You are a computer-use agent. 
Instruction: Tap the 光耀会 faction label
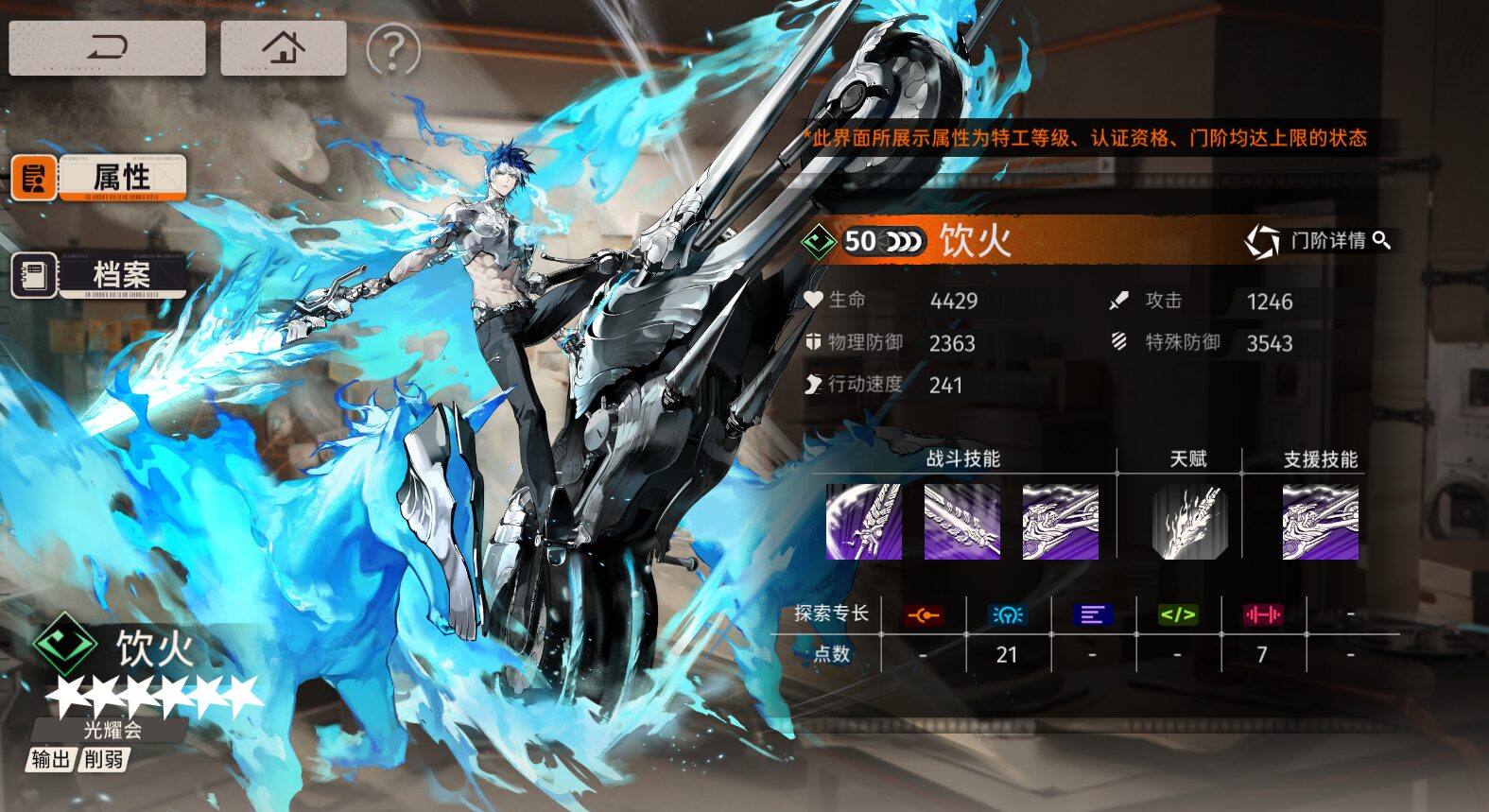tap(112, 730)
